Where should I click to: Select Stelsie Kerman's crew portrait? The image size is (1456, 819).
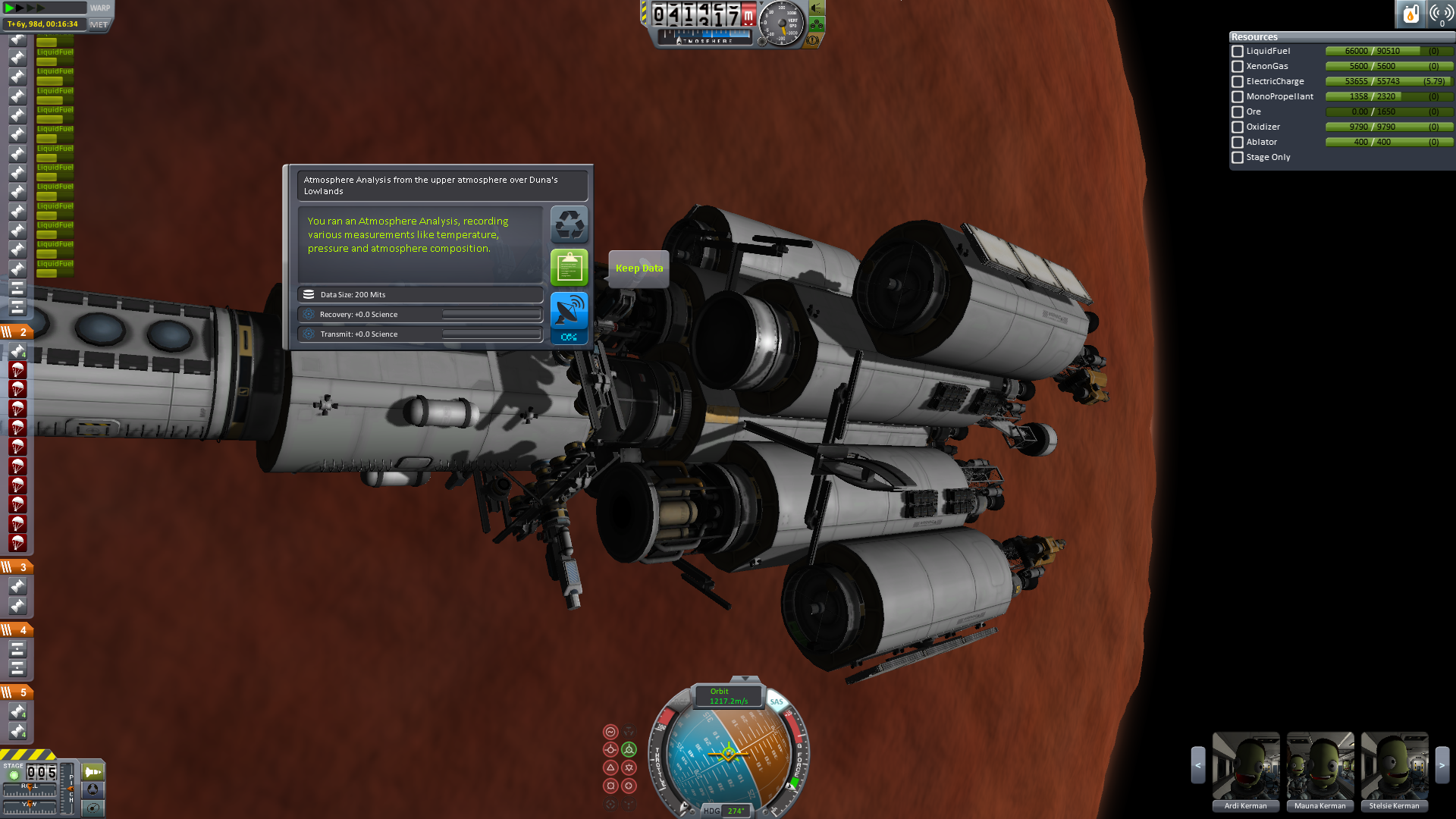coord(1394,766)
